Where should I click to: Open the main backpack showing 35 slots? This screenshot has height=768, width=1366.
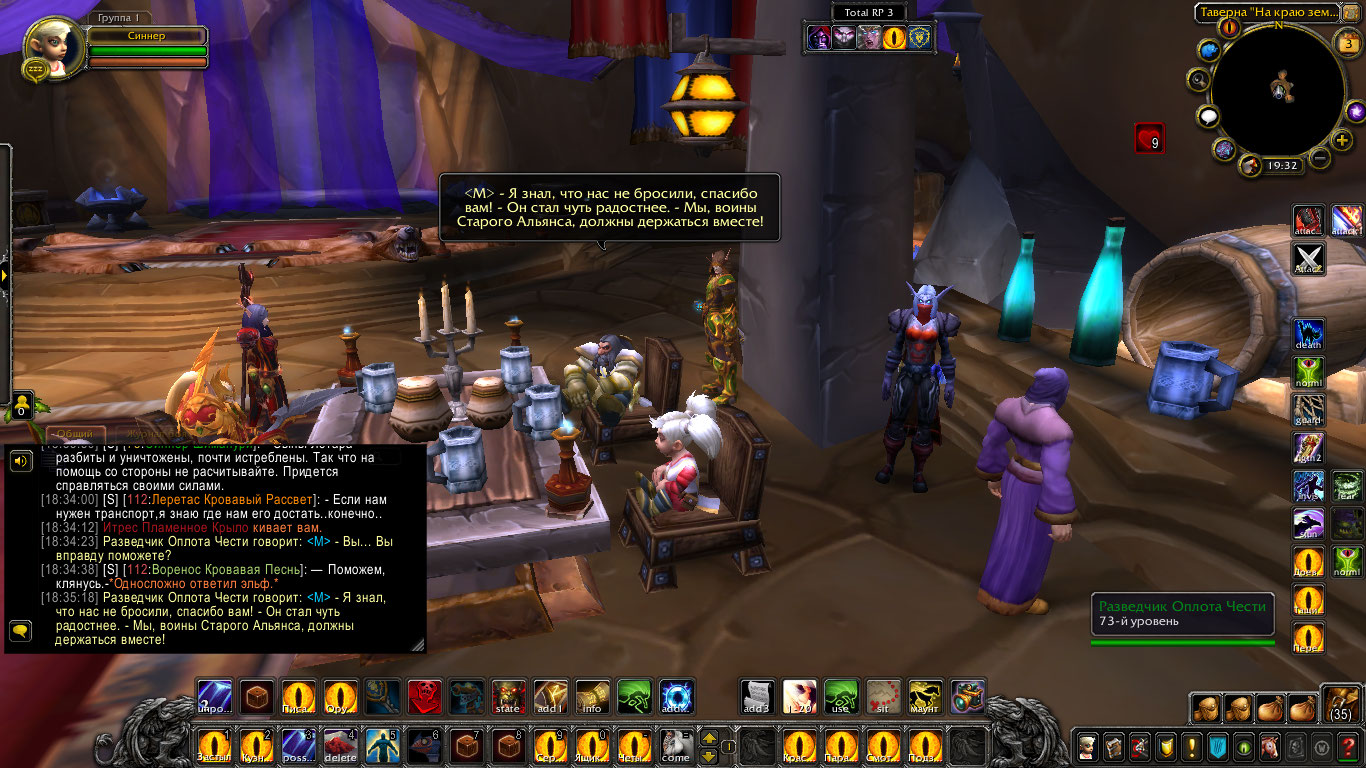pos(1340,704)
